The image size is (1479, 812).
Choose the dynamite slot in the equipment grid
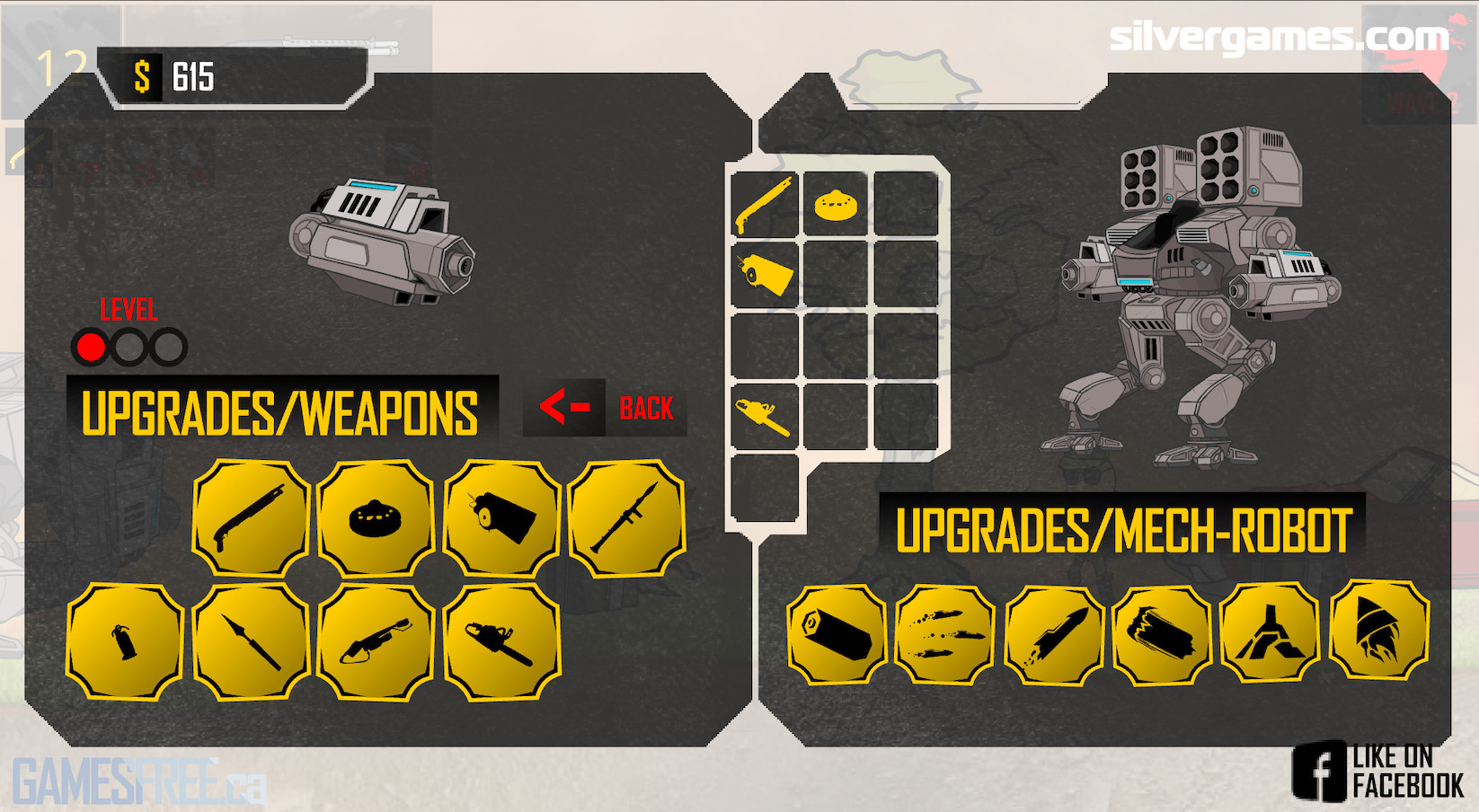tap(765, 273)
